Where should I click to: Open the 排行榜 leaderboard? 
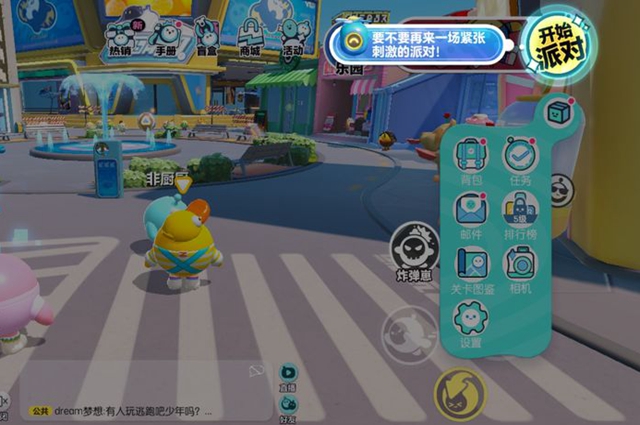tap(520, 213)
